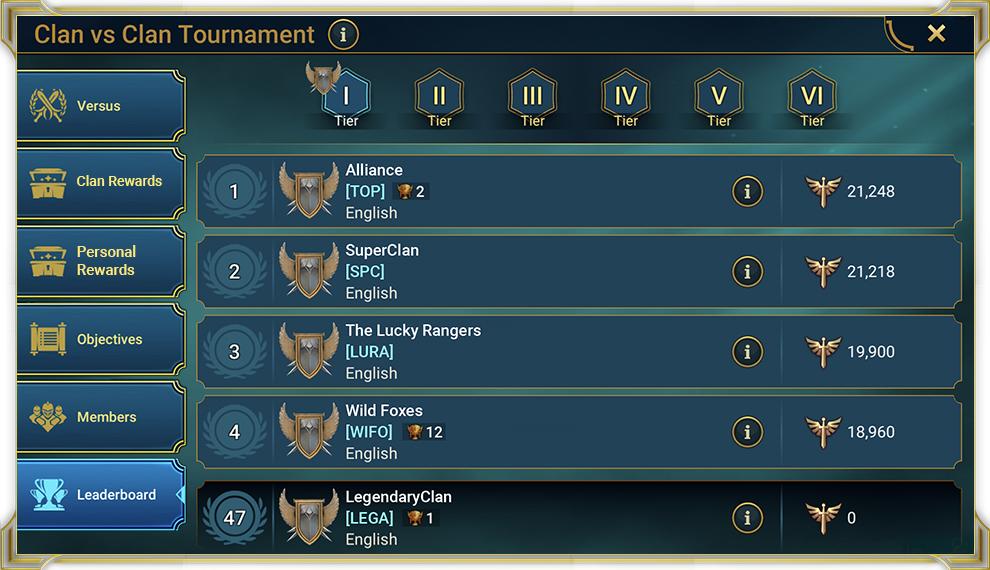Open the Tier V leaderboard
This screenshot has height=570, width=990.
tap(719, 98)
